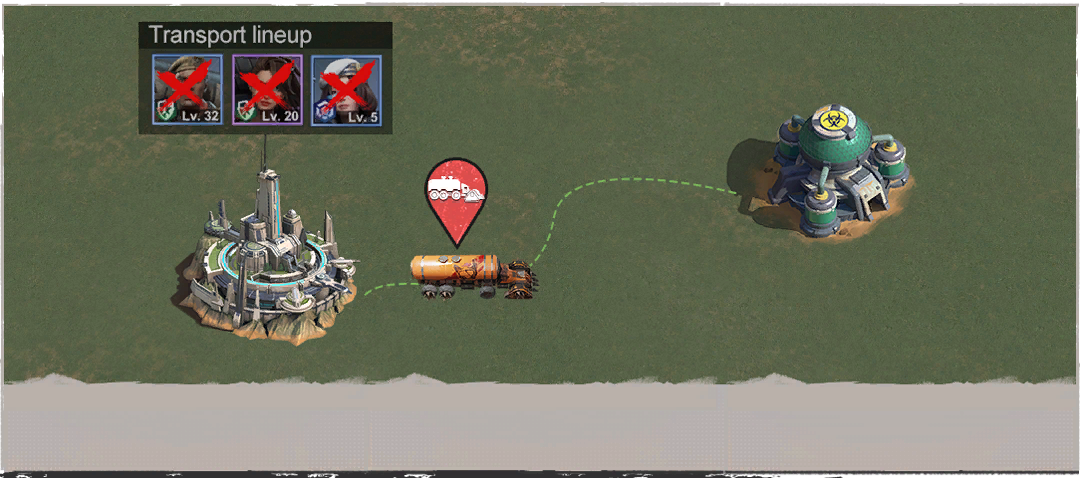Viewport: 1080px width, 479px height.
Task: Choose the Lv. 20 hero portrait
Action: click(267, 90)
